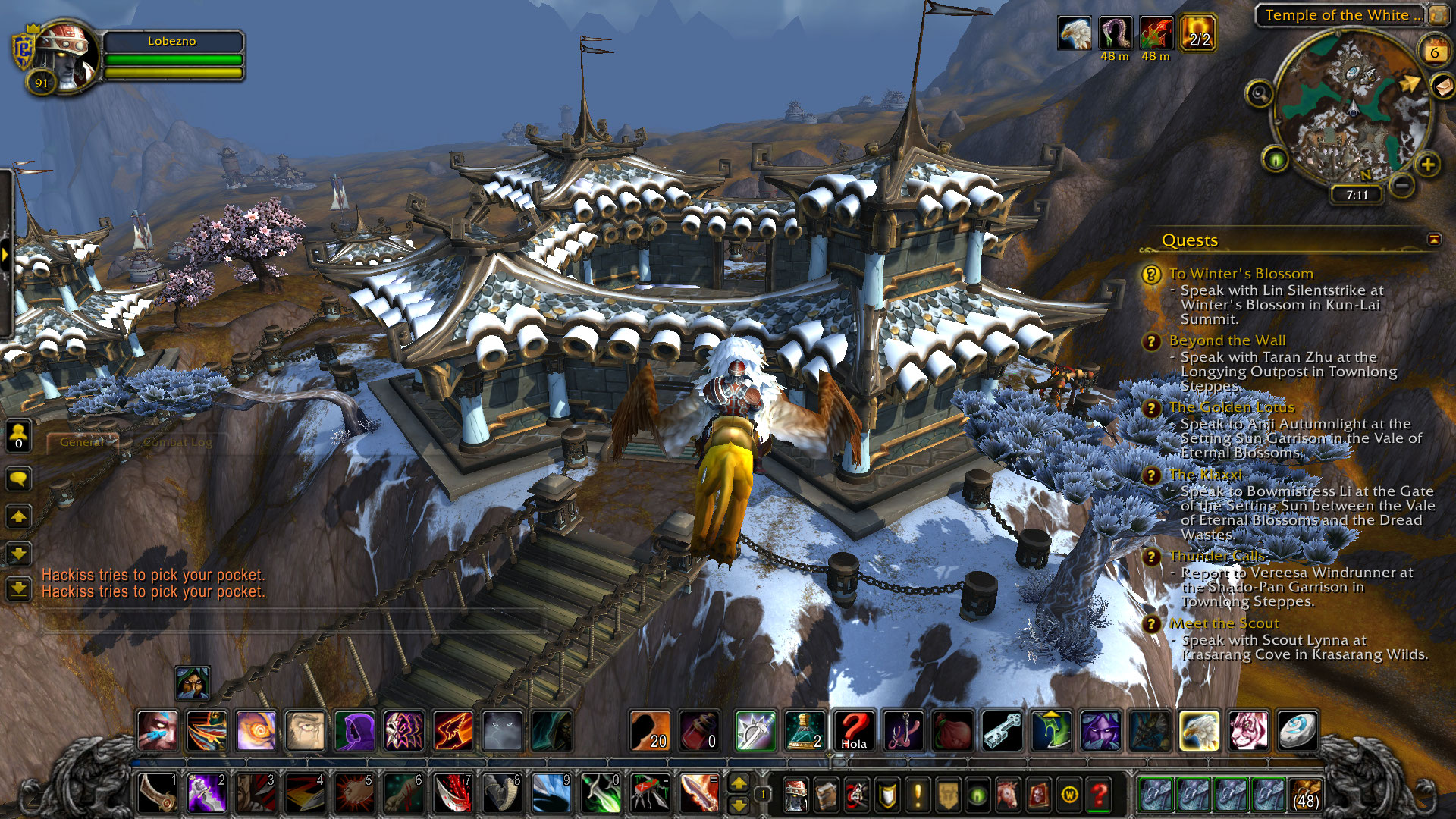Zoom in the minimap with plus button

pos(1428,165)
